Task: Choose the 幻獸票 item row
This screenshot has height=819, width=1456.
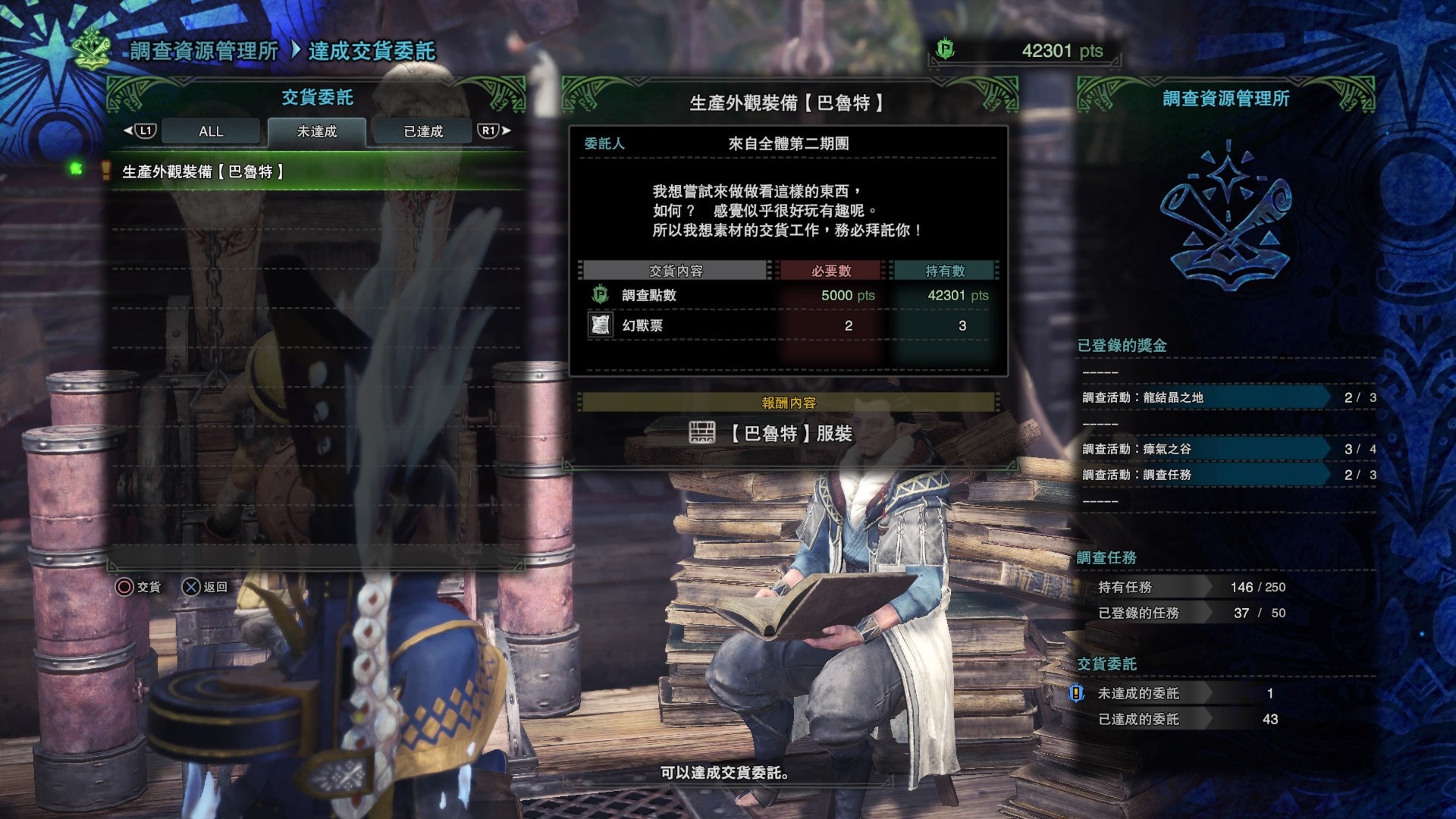Action: (x=787, y=325)
